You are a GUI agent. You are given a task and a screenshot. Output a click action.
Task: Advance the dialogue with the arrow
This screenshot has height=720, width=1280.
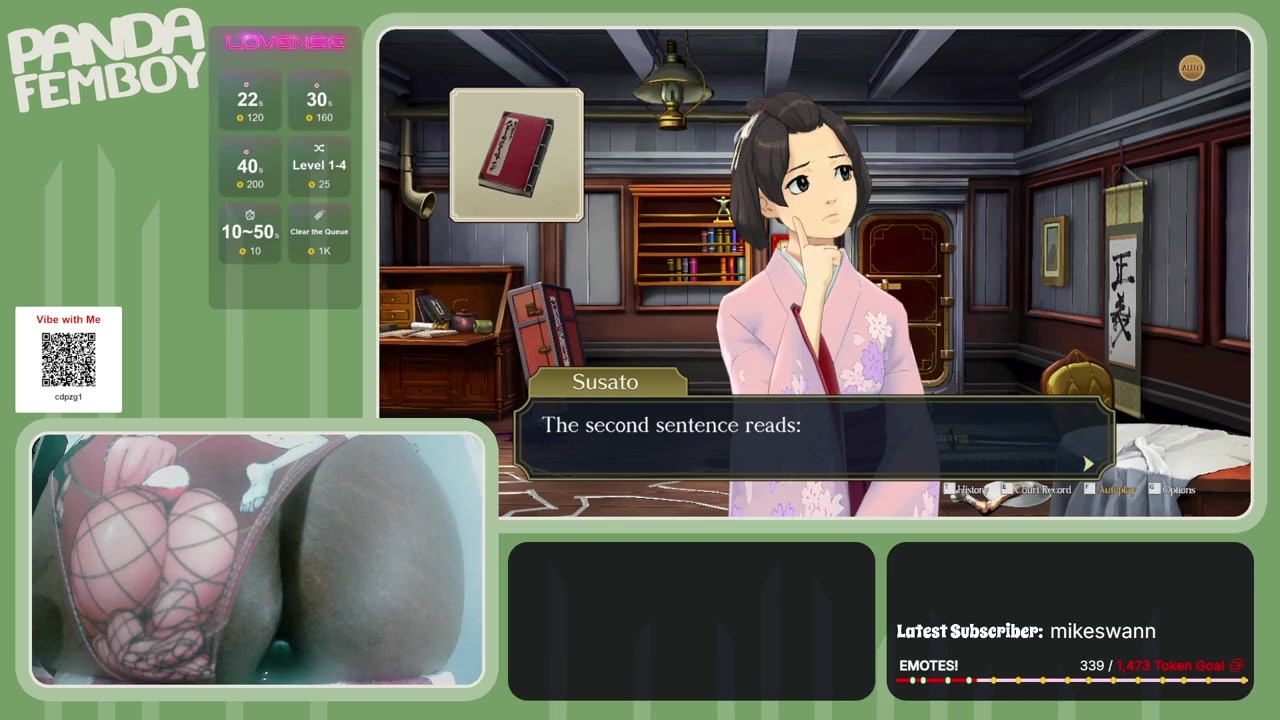point(1088,463)
